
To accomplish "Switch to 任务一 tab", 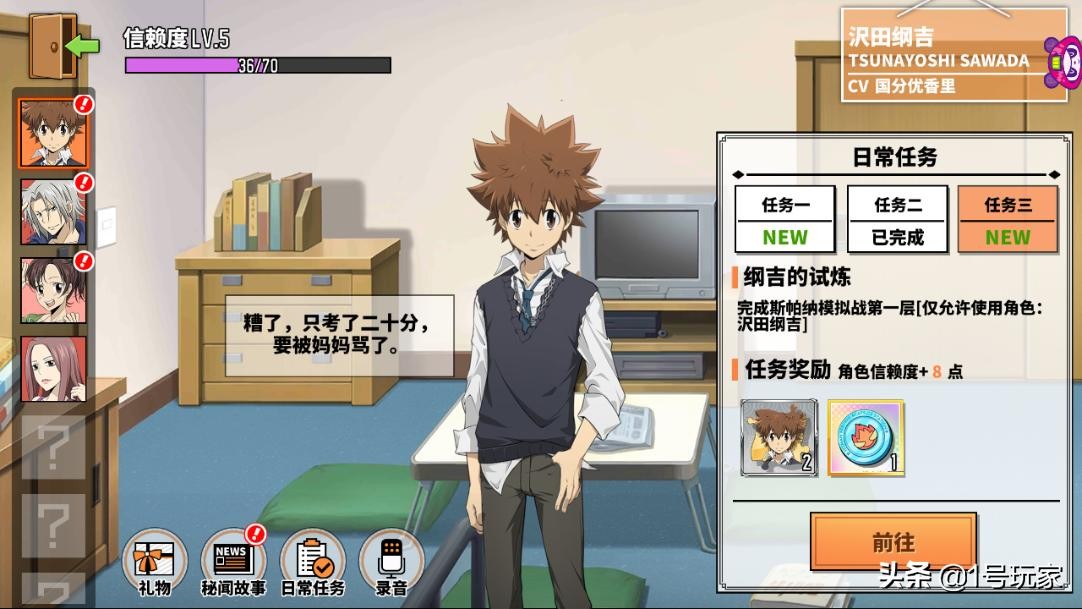I will coord(785,219).
